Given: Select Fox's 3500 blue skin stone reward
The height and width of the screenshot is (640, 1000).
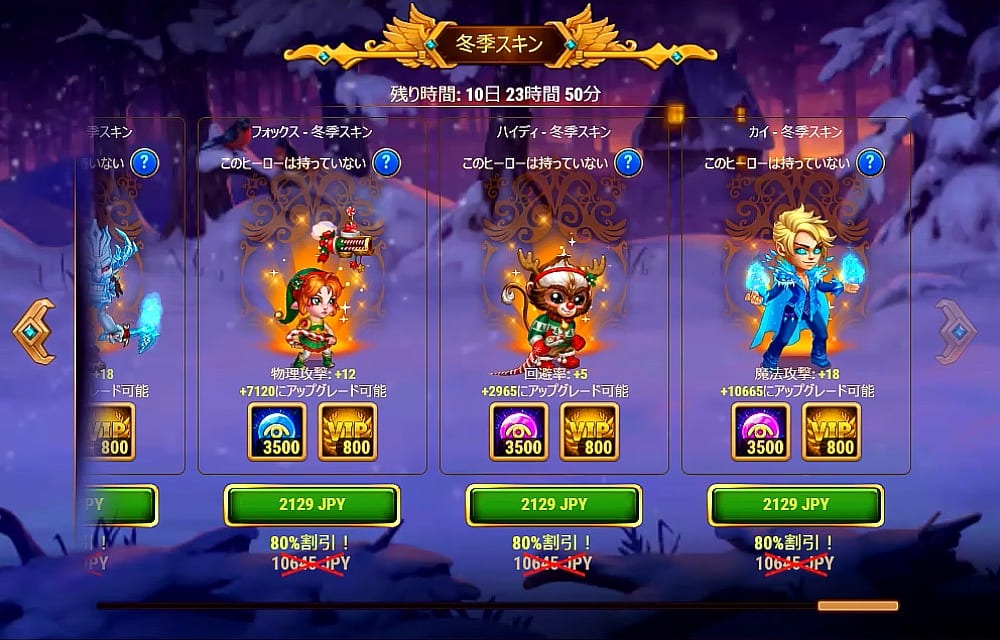Looking at the screenshot, I should (276, 432).
